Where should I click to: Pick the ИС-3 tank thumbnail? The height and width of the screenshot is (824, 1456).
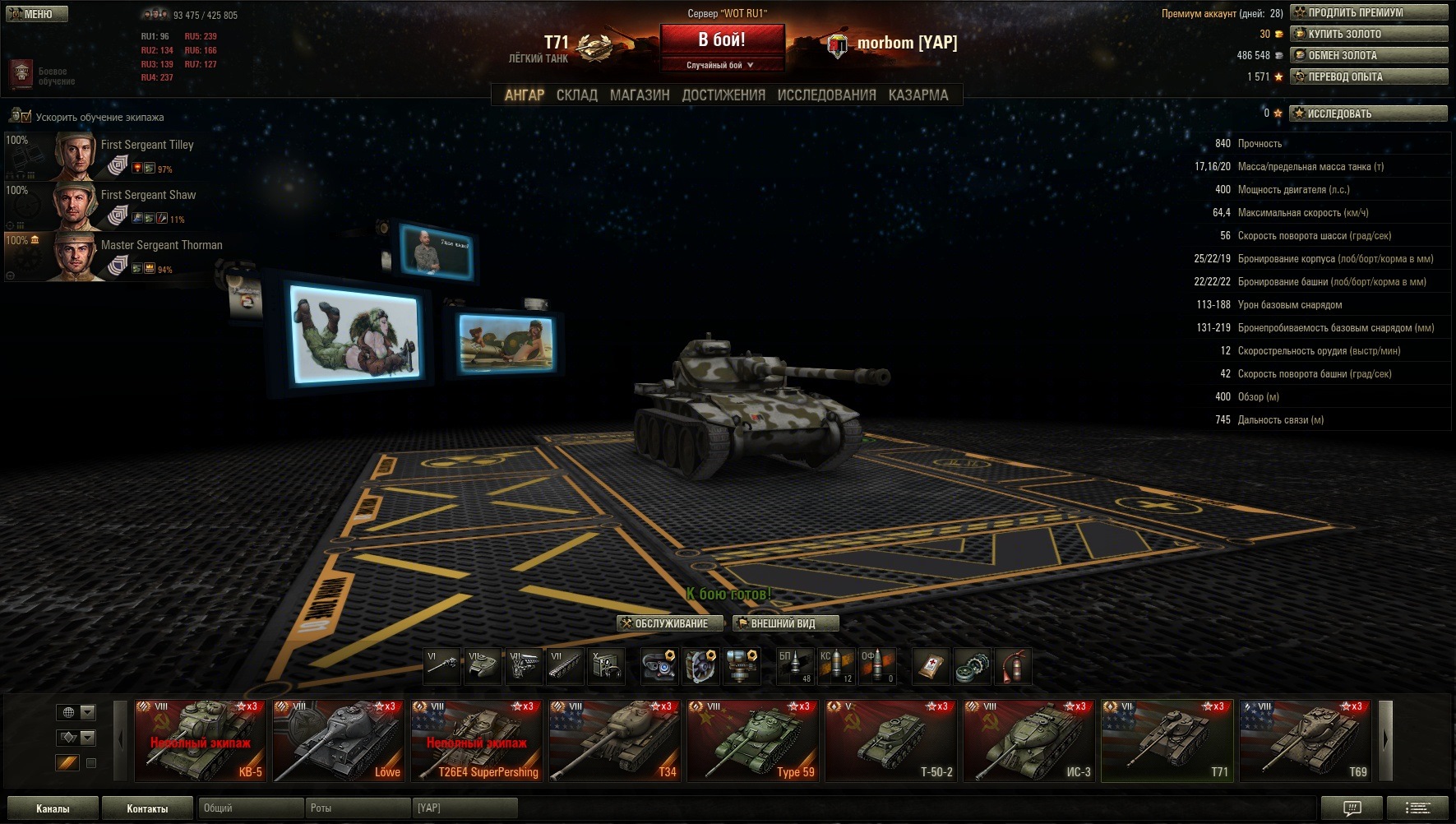tap(1028, 740)
